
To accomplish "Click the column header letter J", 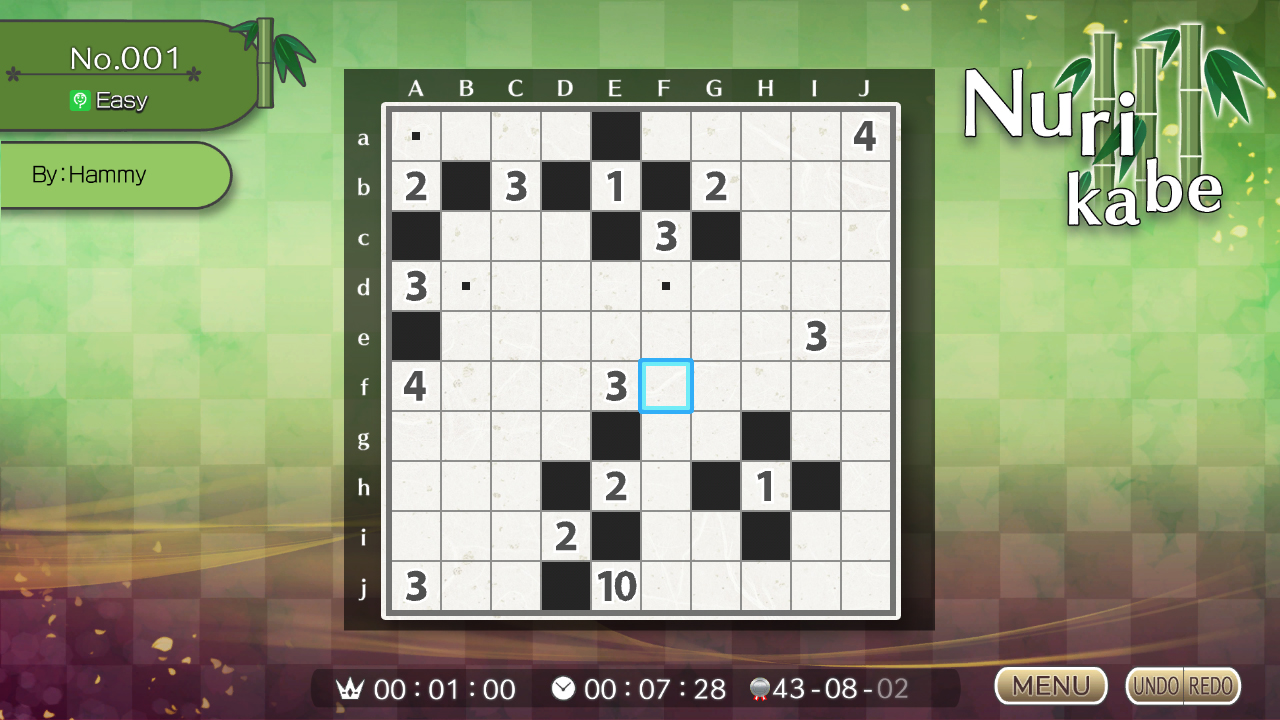I will (865, 88).
